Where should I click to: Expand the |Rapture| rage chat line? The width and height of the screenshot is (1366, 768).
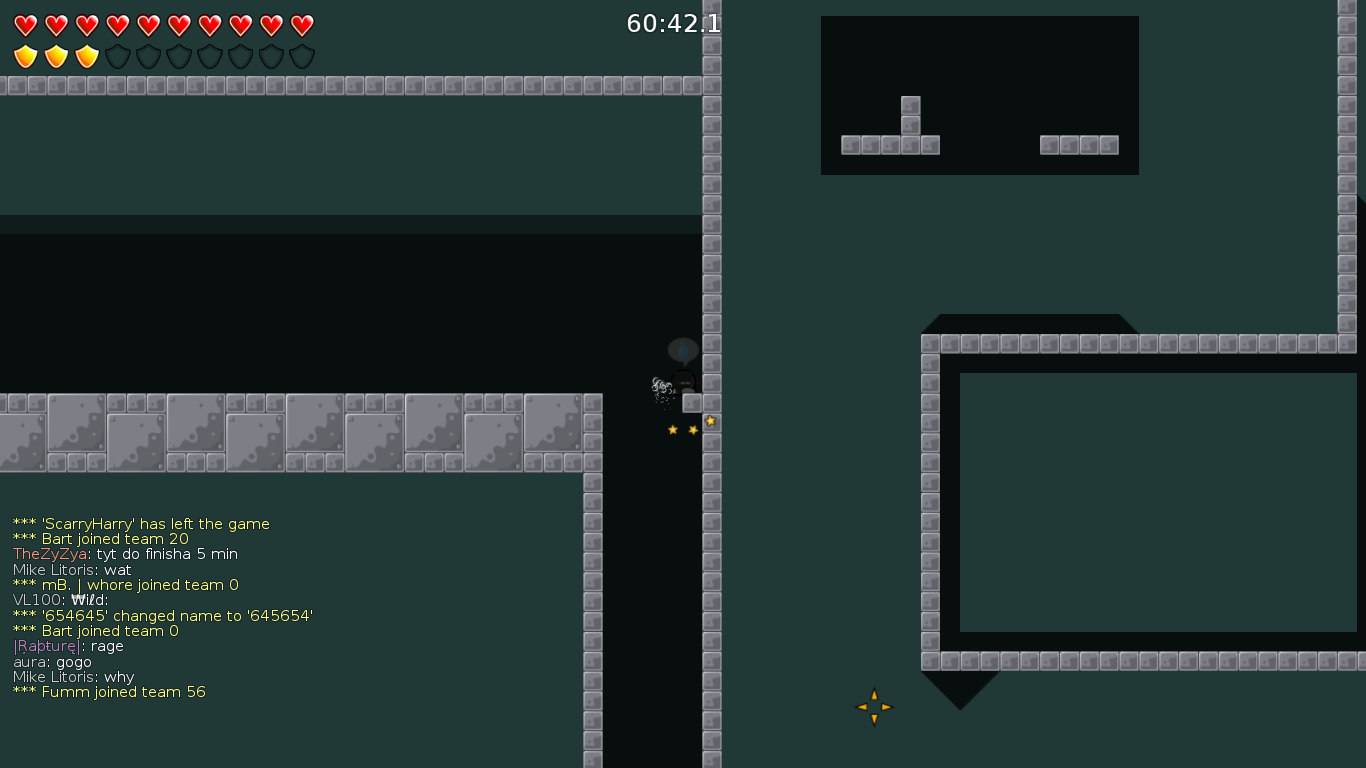67,646
